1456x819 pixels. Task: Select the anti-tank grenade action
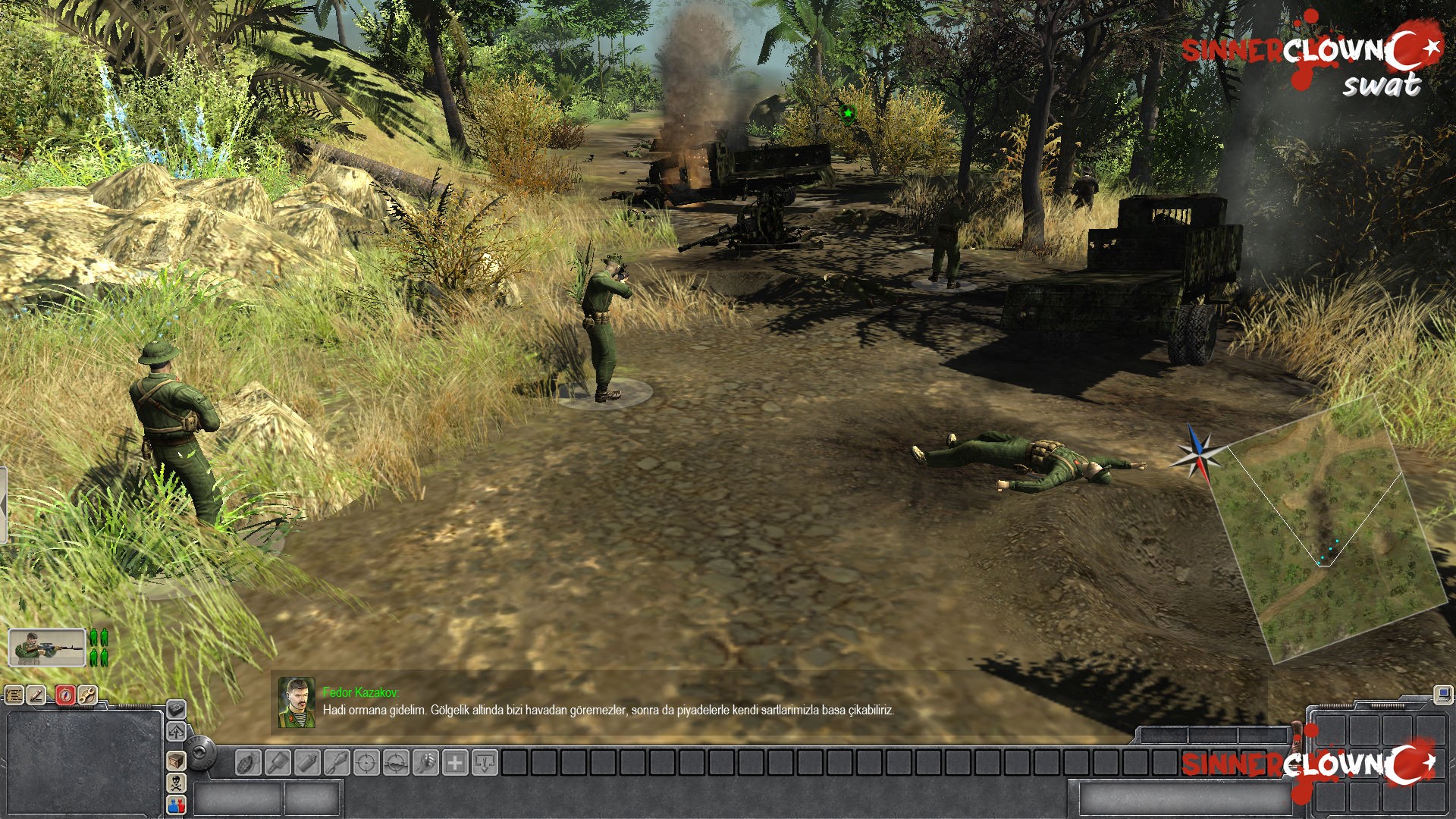[337, 762]
